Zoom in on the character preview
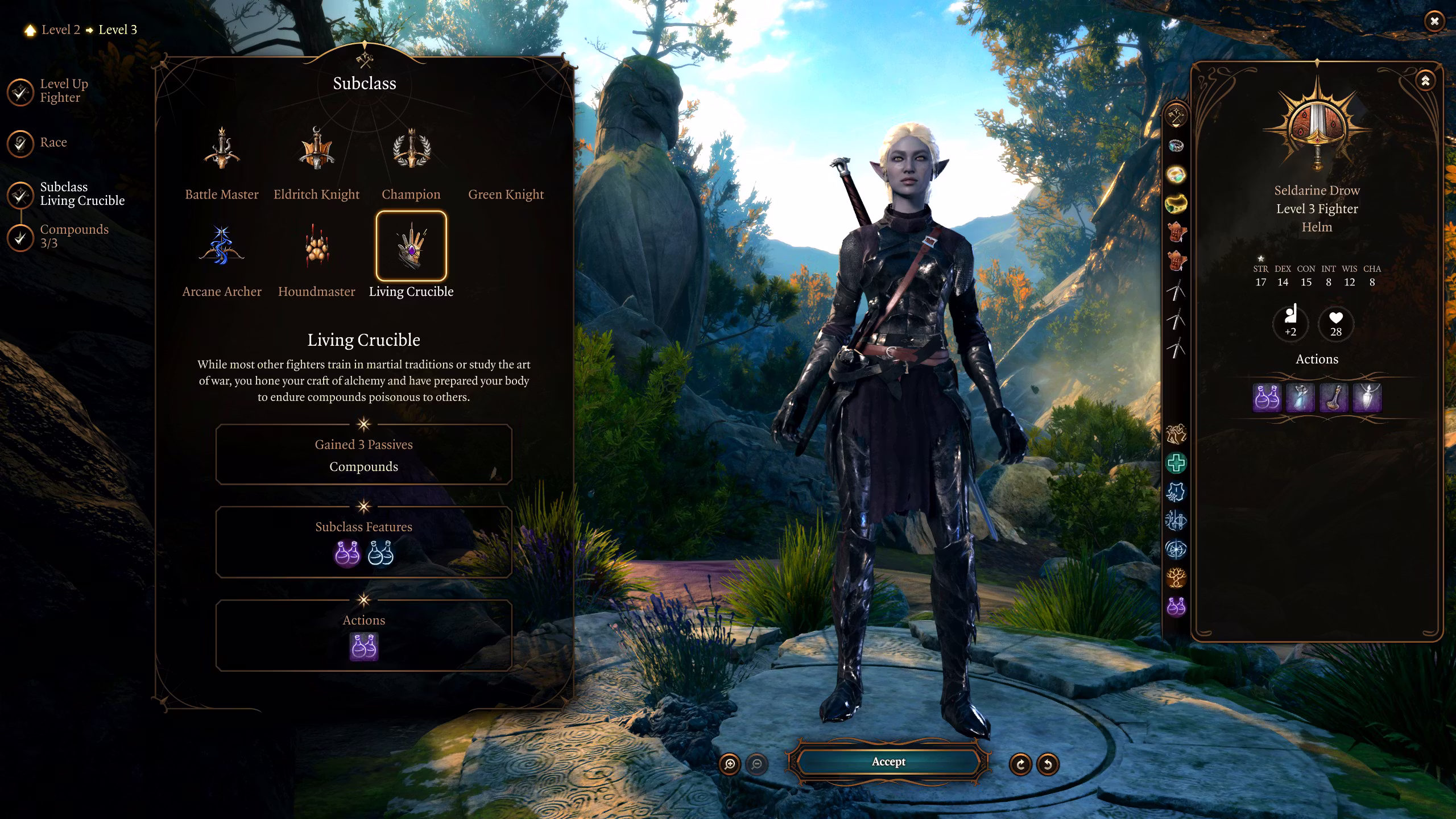This screenshot has width=1456, height=819. [730, 764]
